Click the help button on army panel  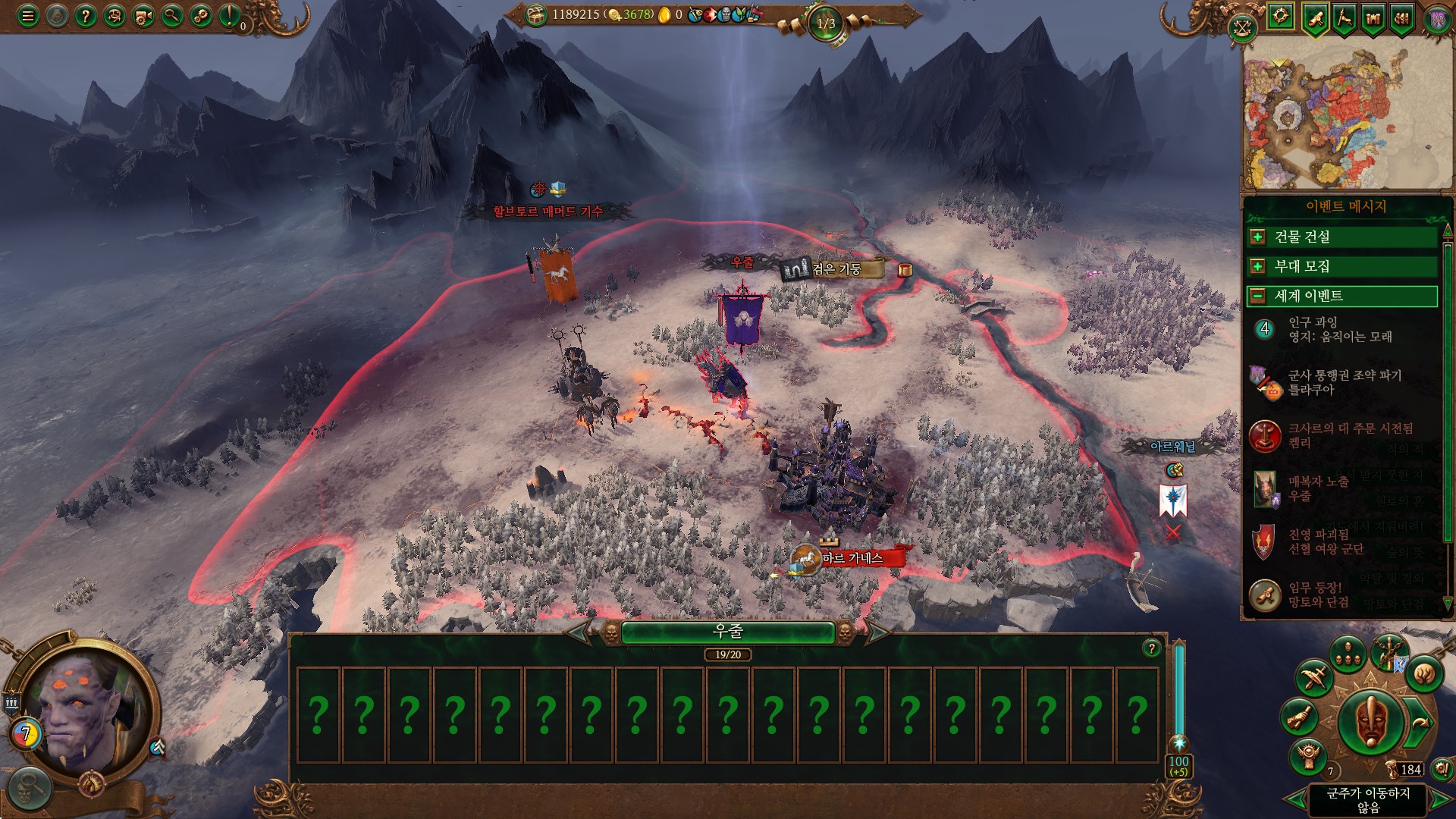click(1151, 648)
